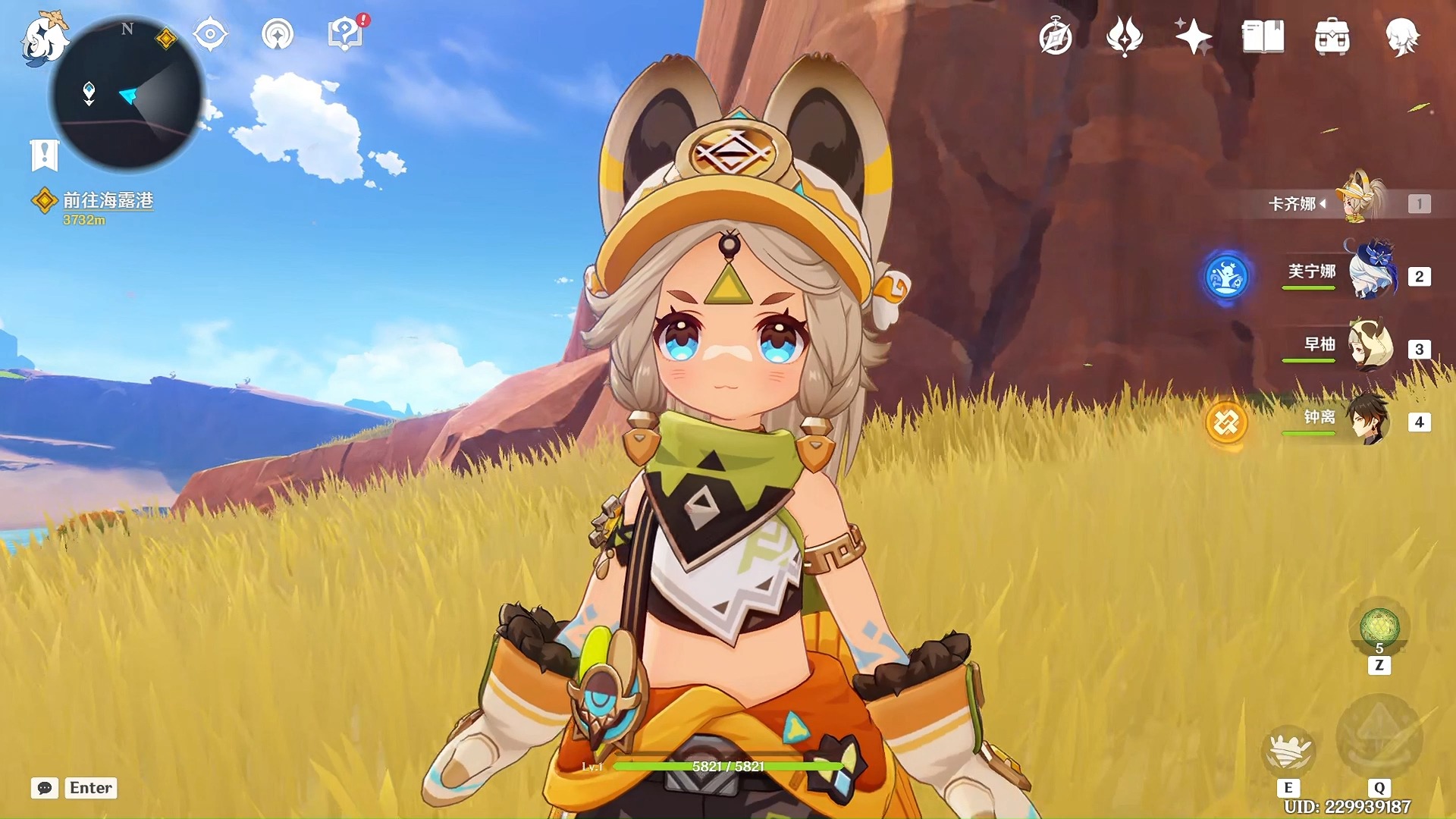The height and width of the screenshot is (819, 1456).
Task: Open the inventory backpack icon
Action: pos(1332,37)
